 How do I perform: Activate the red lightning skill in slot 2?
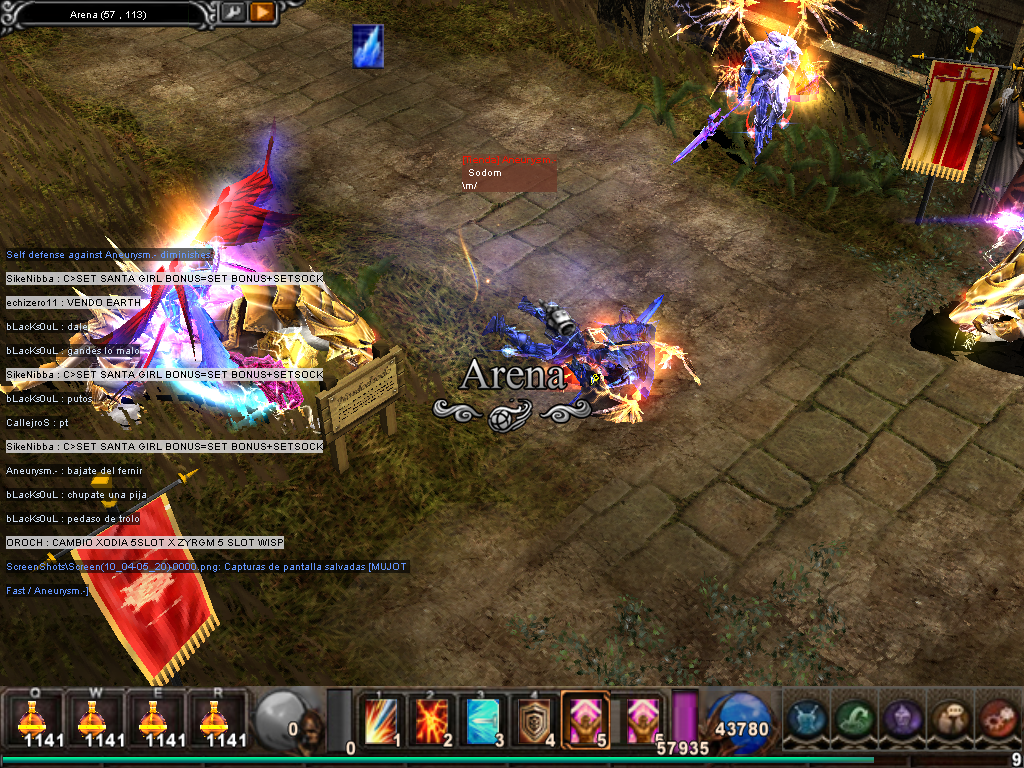click(x=432, y=720)
